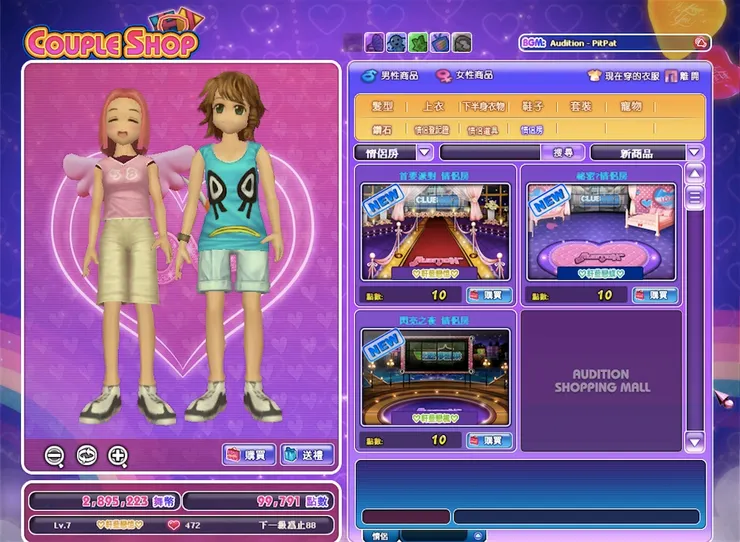Buy the red carpet couple room

coord(489,295)
